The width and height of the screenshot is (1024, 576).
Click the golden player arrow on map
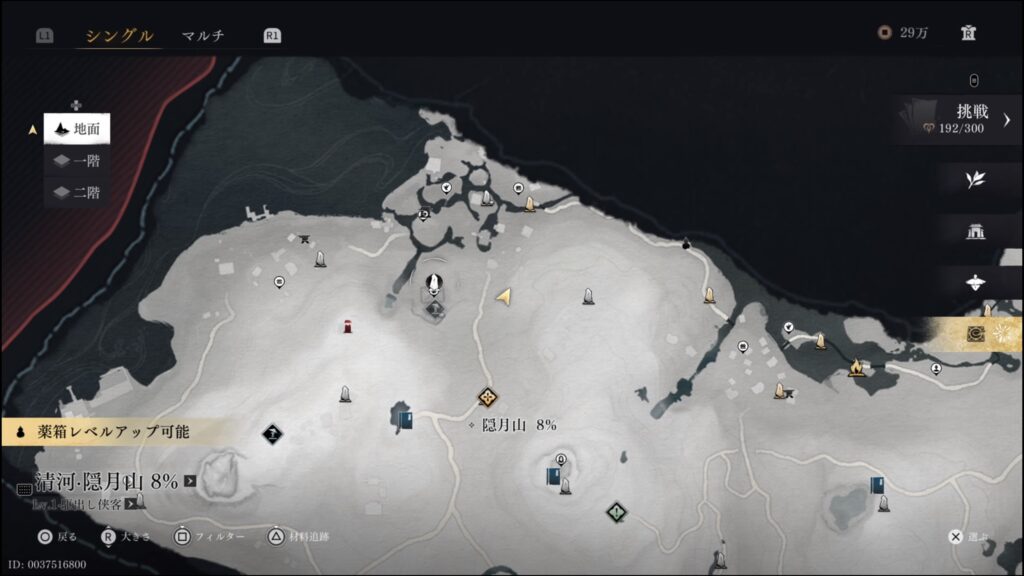tap(505, 296)
